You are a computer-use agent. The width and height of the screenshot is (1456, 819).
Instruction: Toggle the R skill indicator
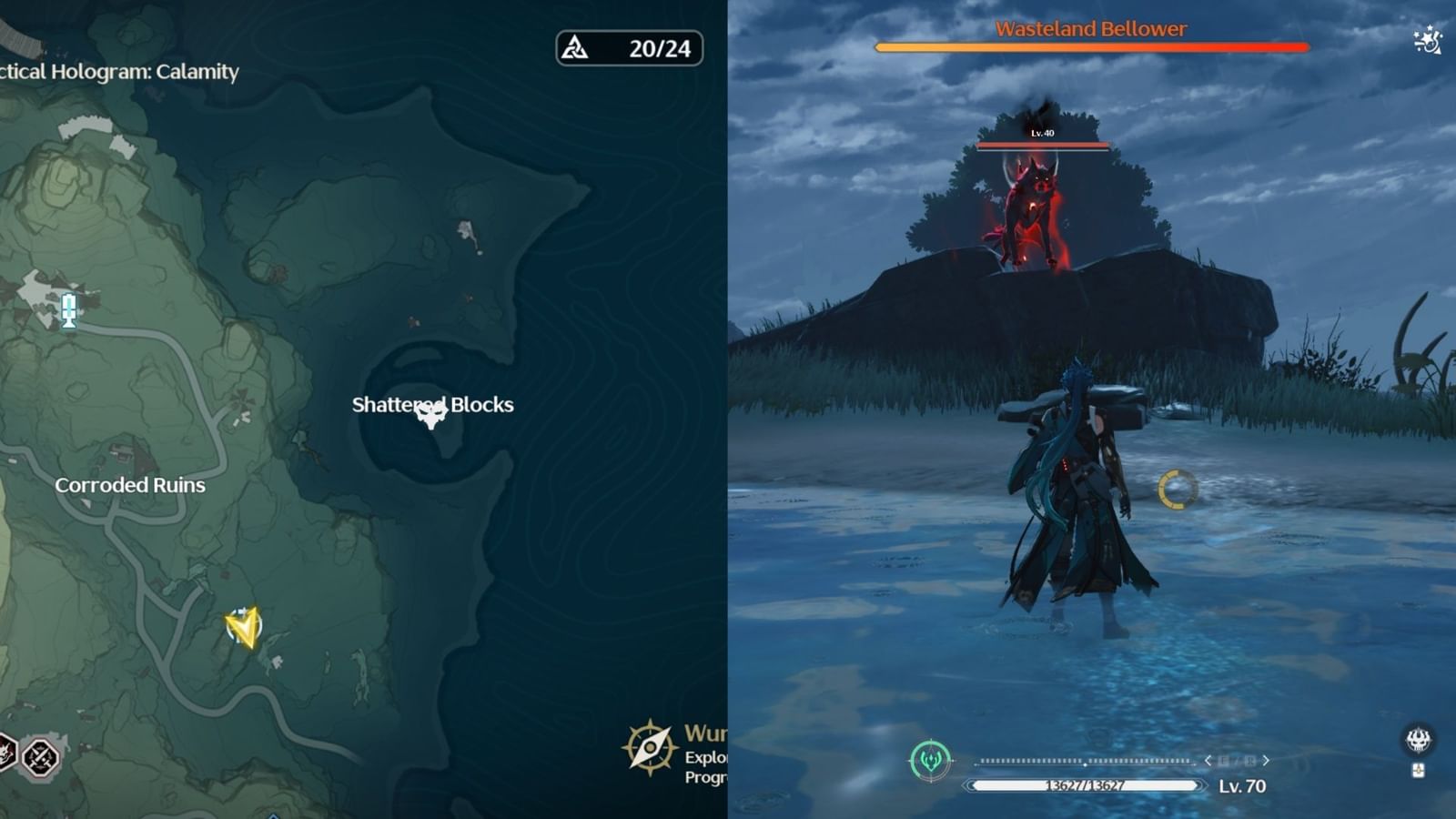[x=1250, y=761]
